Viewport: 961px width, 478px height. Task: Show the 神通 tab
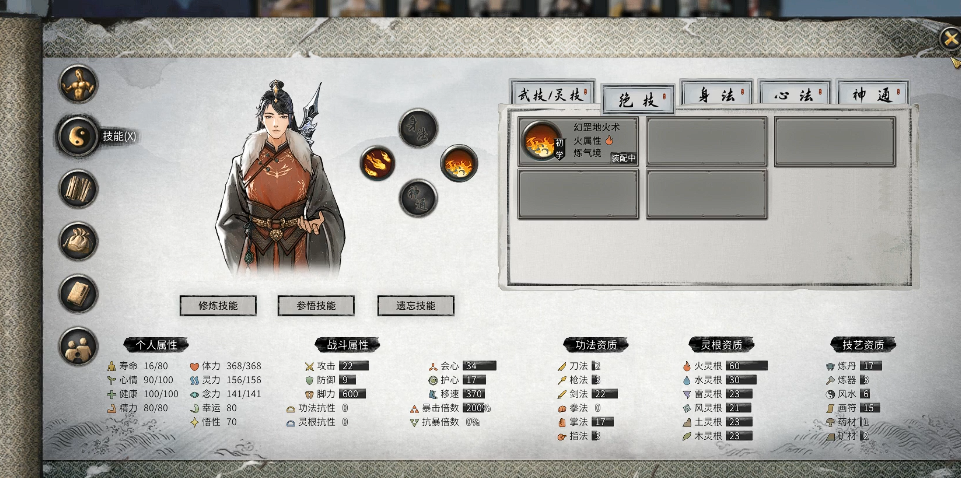pos(872,96)
